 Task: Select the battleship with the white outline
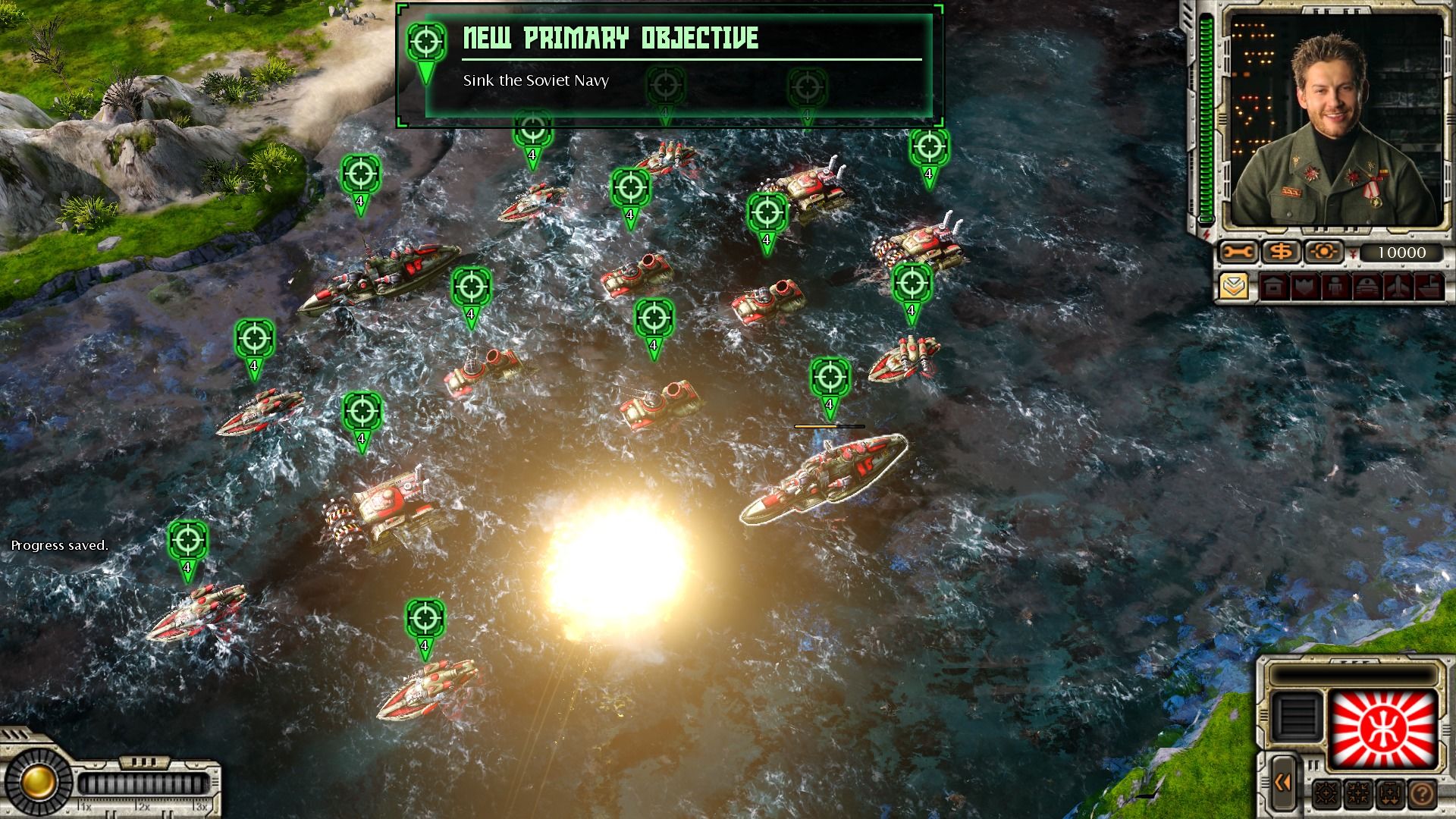[824, 480]
